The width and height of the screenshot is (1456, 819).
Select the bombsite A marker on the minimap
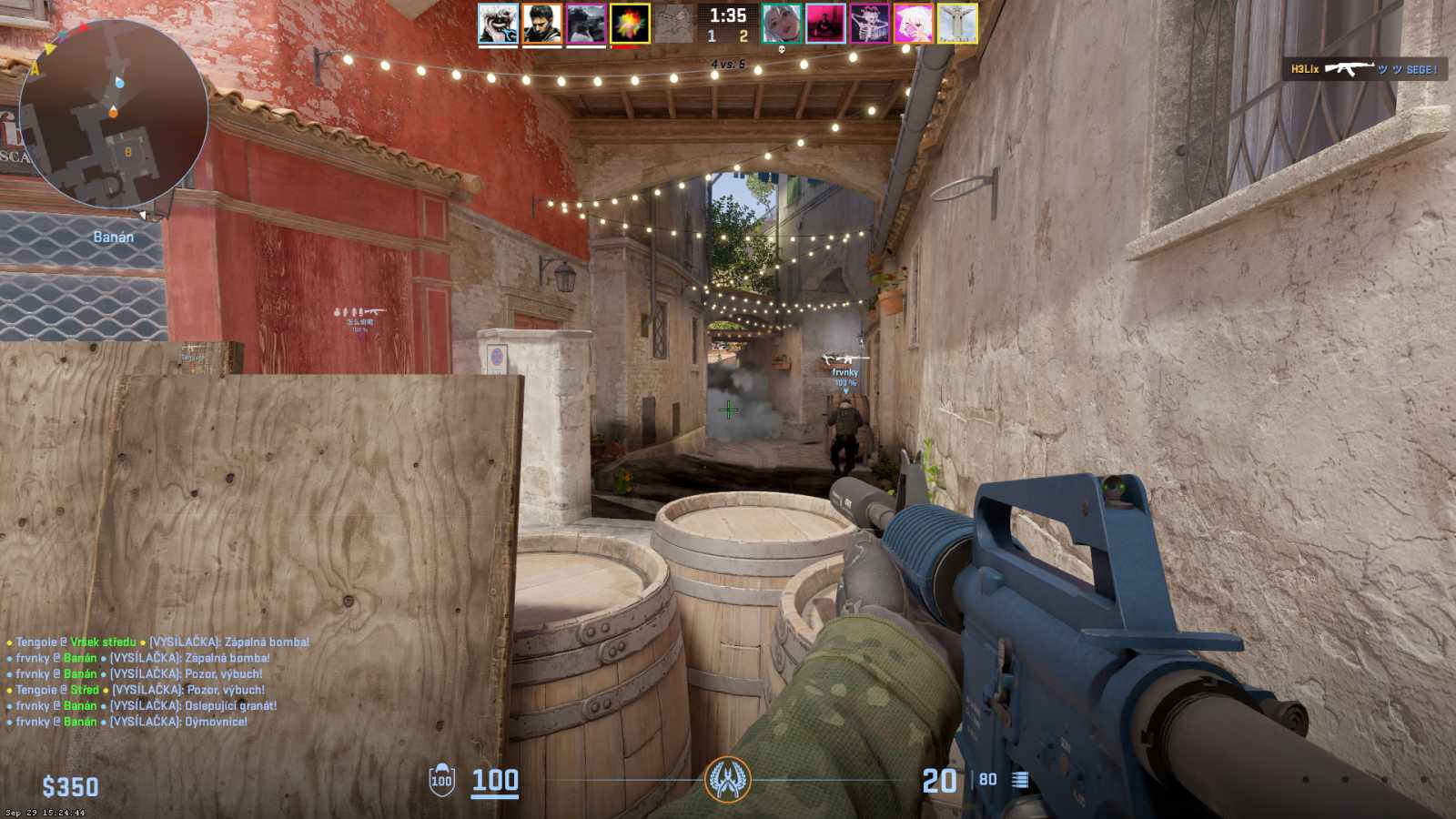click(x=34, y=69)
